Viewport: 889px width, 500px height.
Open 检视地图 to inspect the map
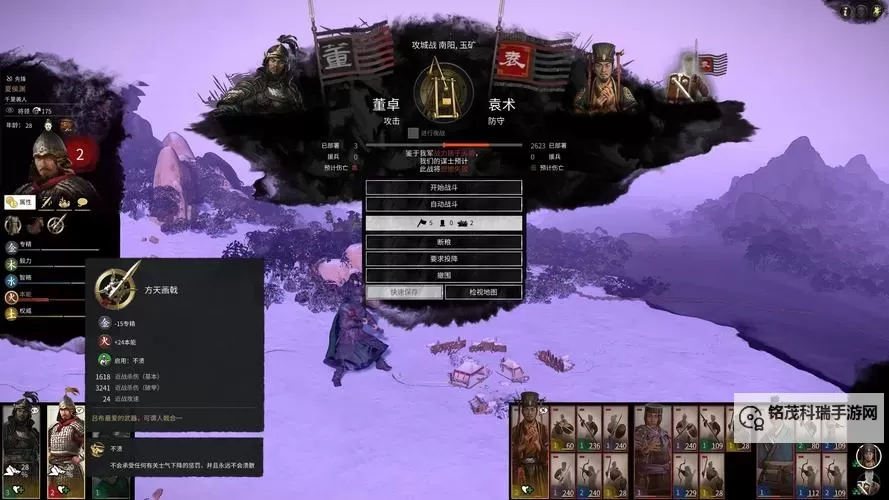482,292
